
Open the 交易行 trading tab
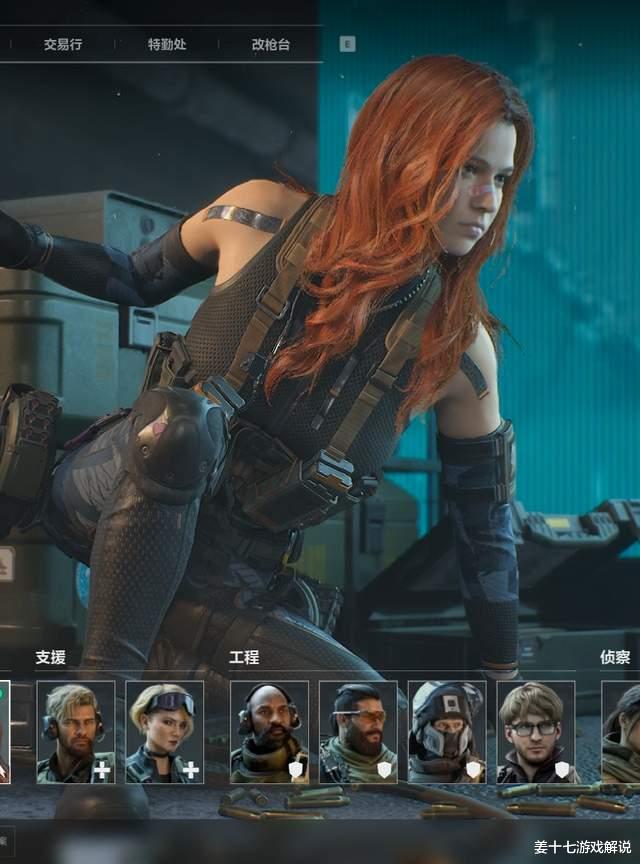pos(62,45)
